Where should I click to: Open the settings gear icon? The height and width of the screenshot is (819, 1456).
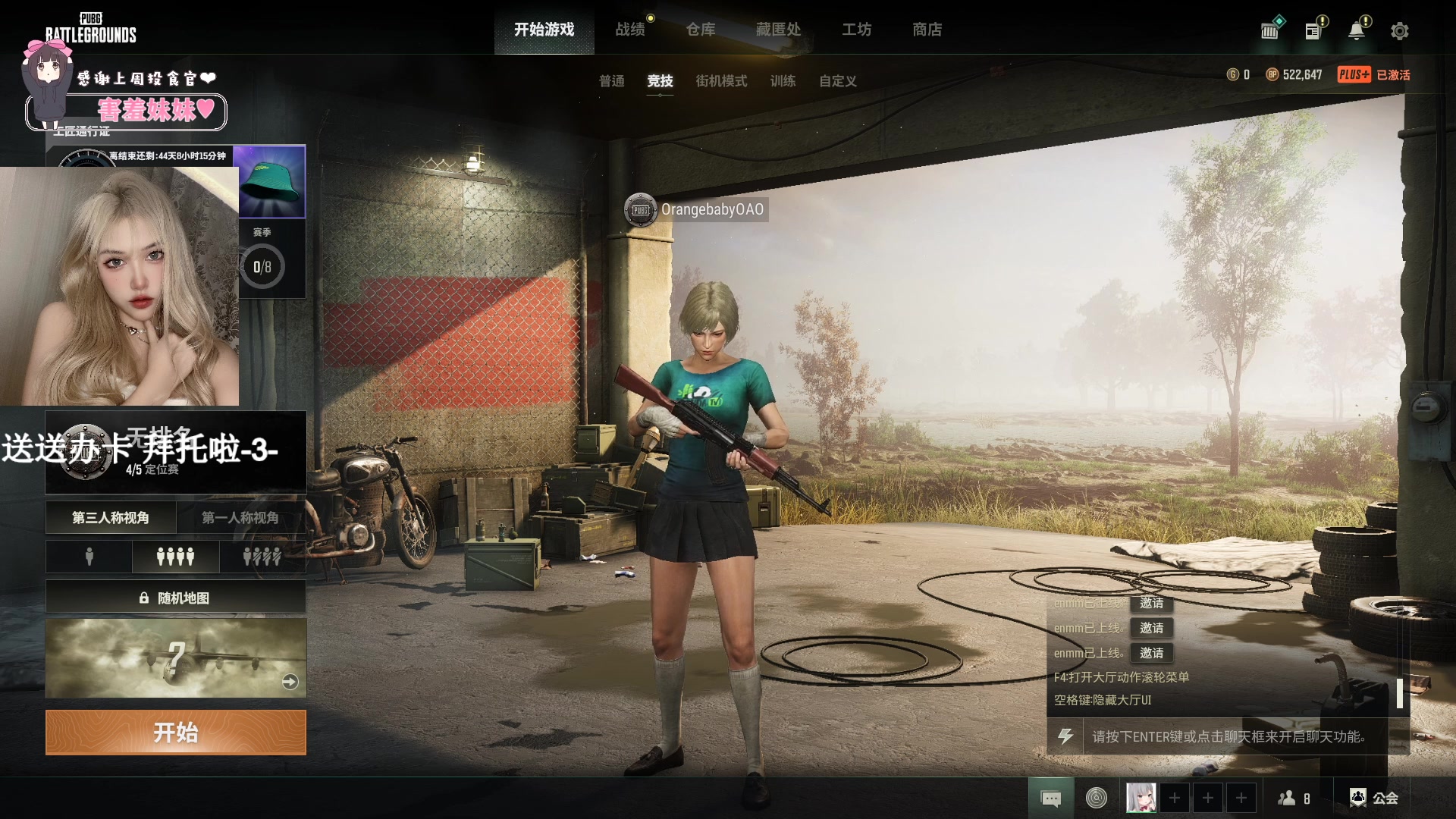(x=1399, y=31)
